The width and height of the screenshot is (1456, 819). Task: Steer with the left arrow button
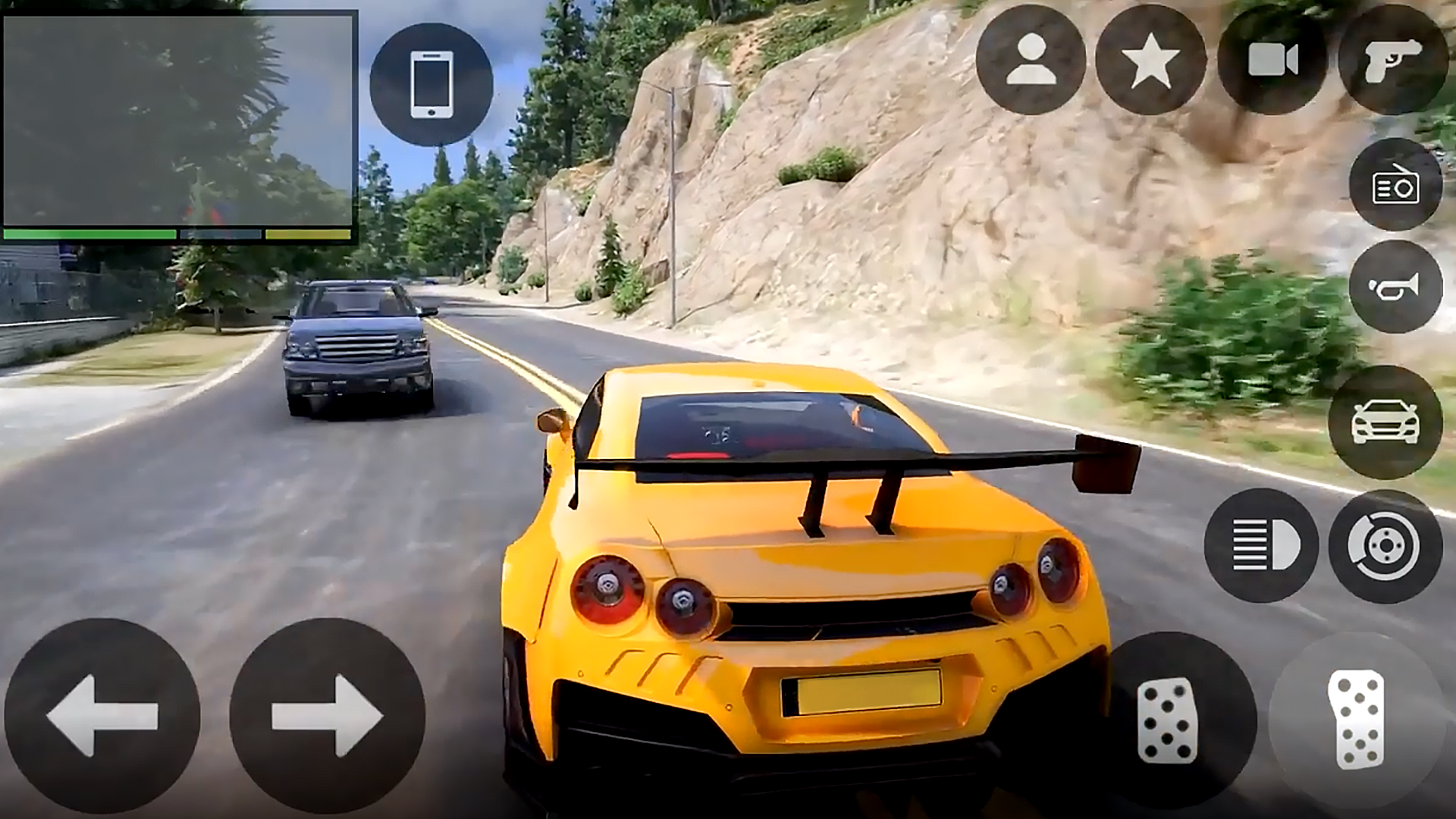click(102, 716)
